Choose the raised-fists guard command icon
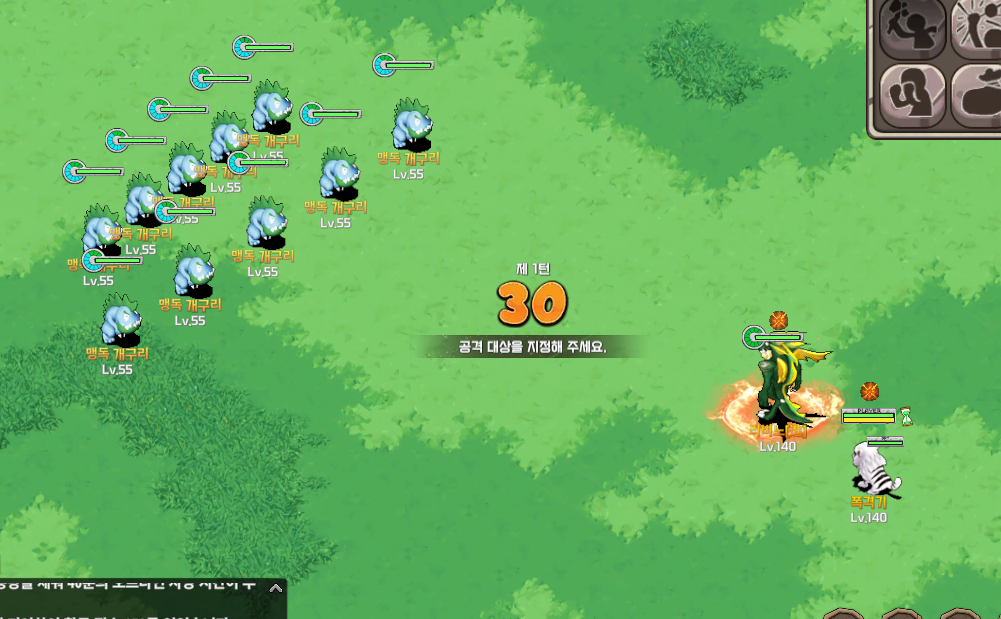Screen dimensions: 1001x619 click(912, 95)
